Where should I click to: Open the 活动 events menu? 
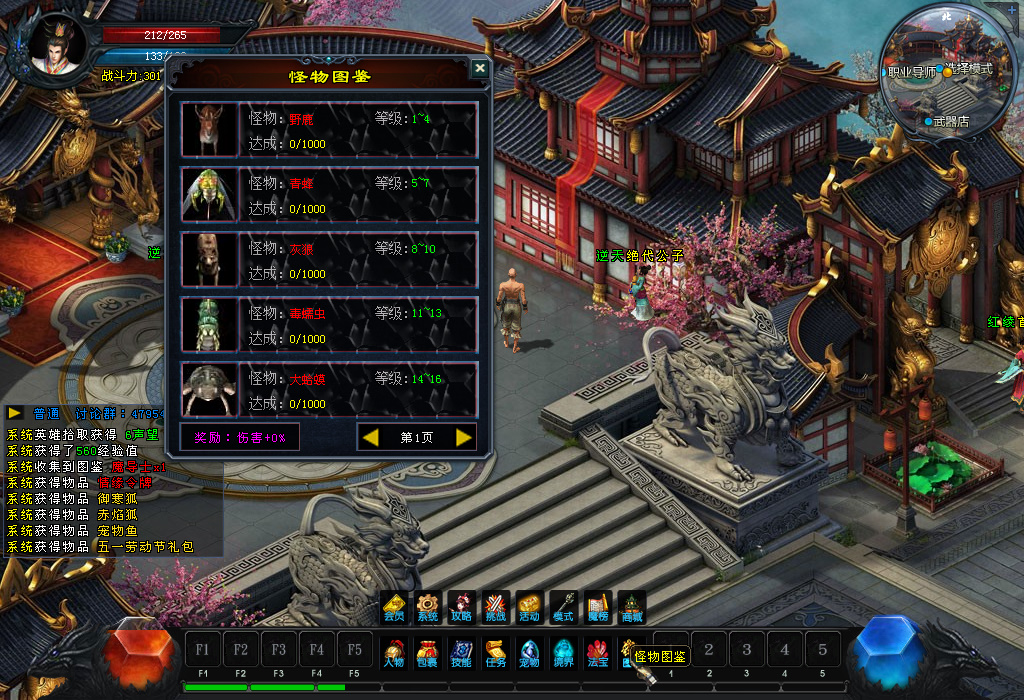pyautogui.click(x=529, y=608)
